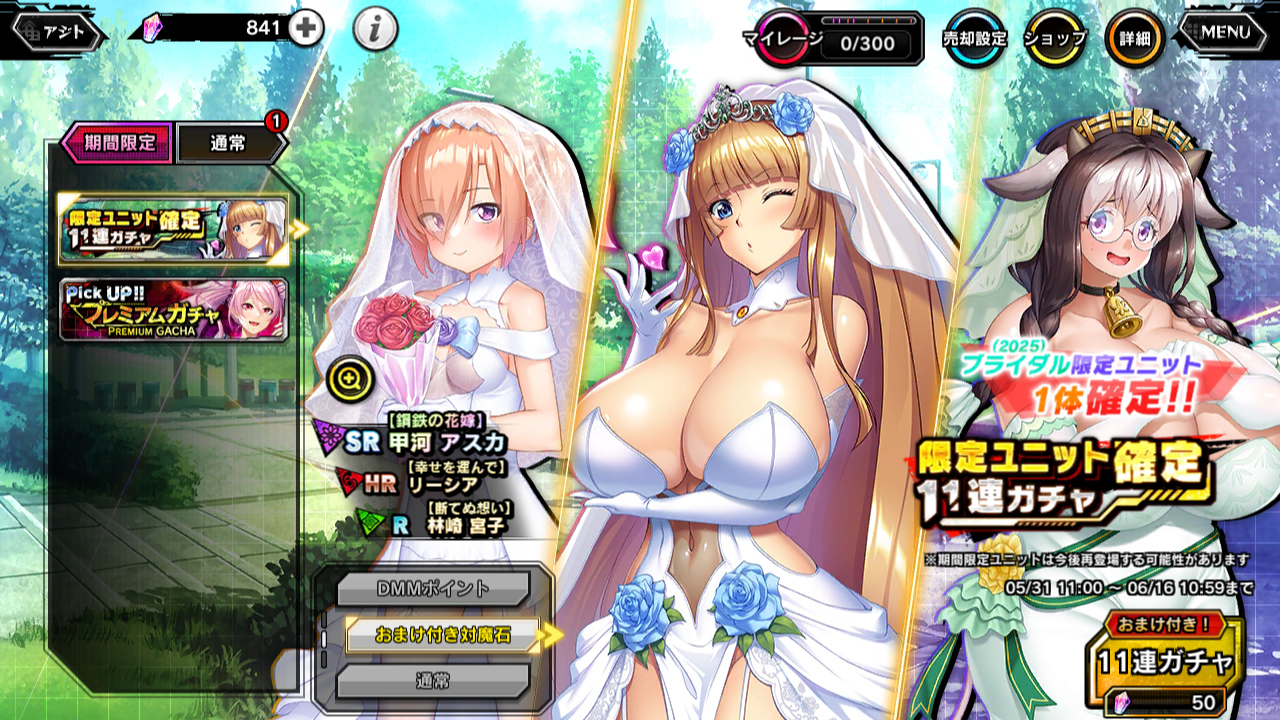This screenshot has height=720, width=1280.
Task: Choose the 通常 payment option at the bottom
Action: tap(431, 681)
